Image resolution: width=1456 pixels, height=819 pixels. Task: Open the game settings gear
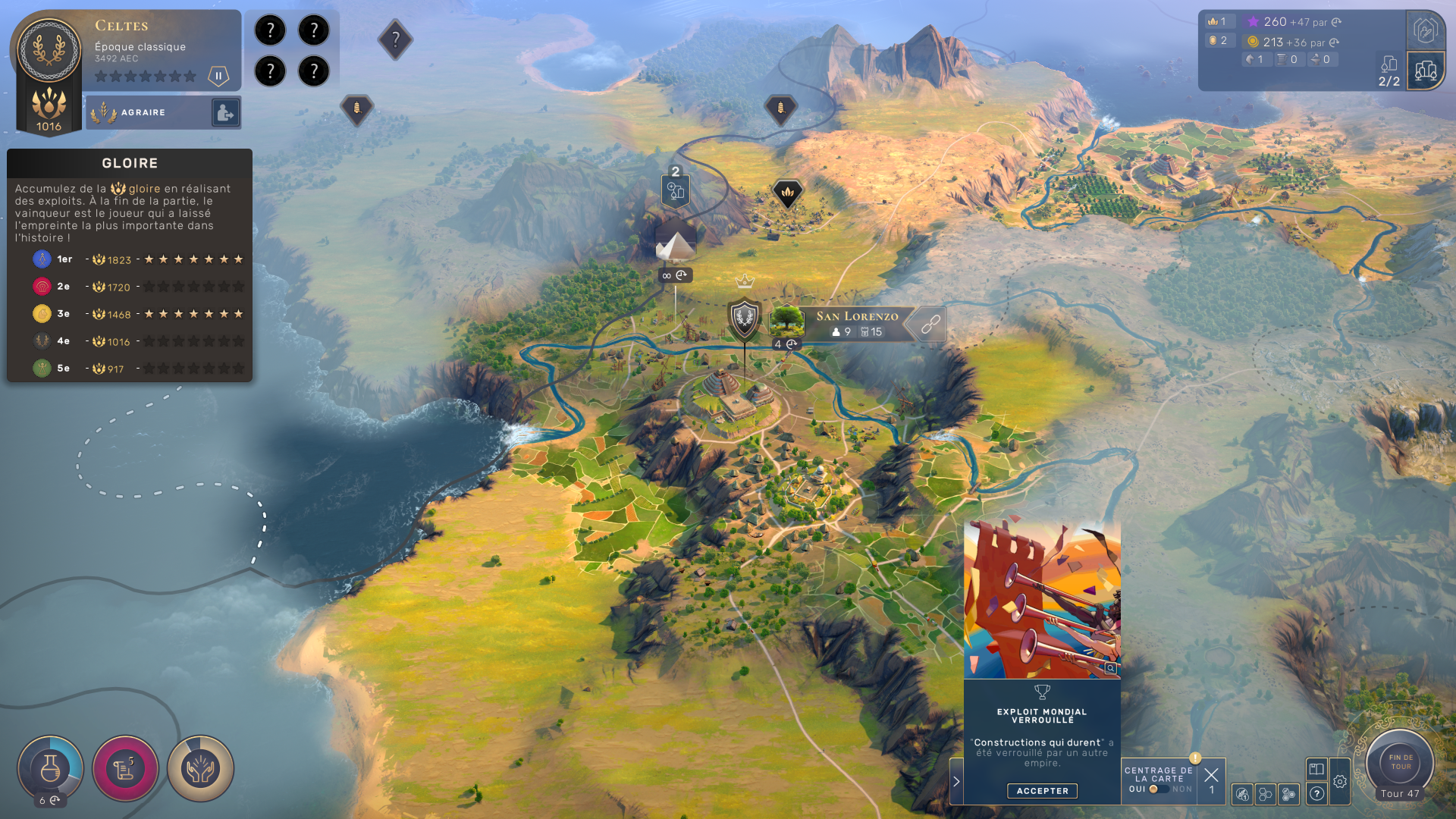click(1340, 782)
